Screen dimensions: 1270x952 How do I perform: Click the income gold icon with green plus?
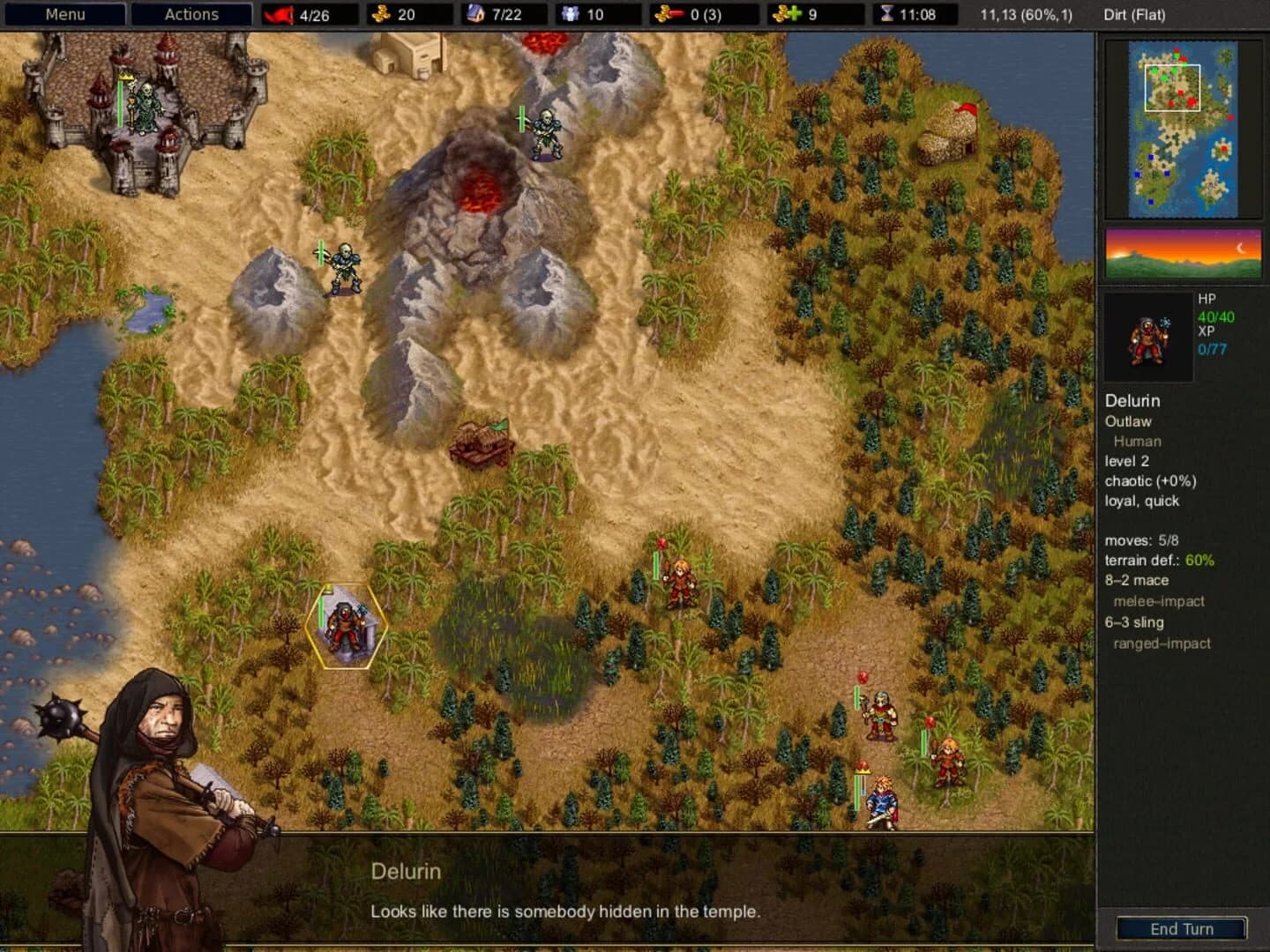tap(786, 14)
